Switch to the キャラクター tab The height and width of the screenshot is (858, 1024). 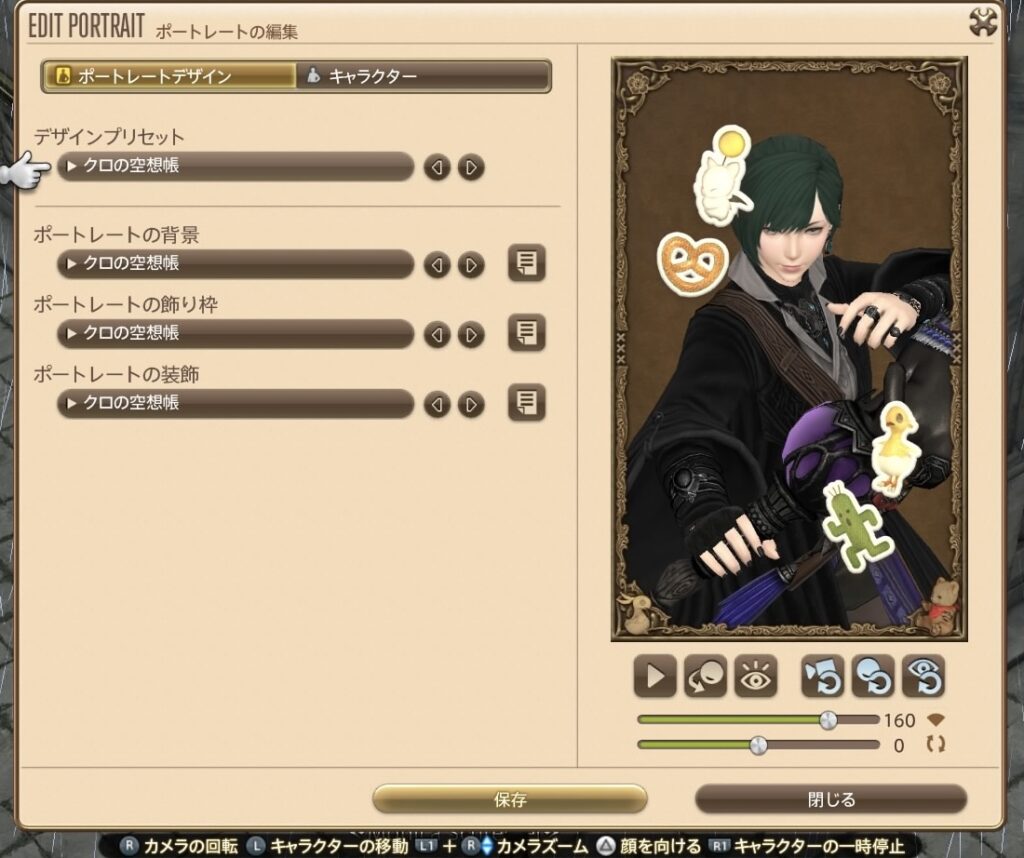click(423, 76)
